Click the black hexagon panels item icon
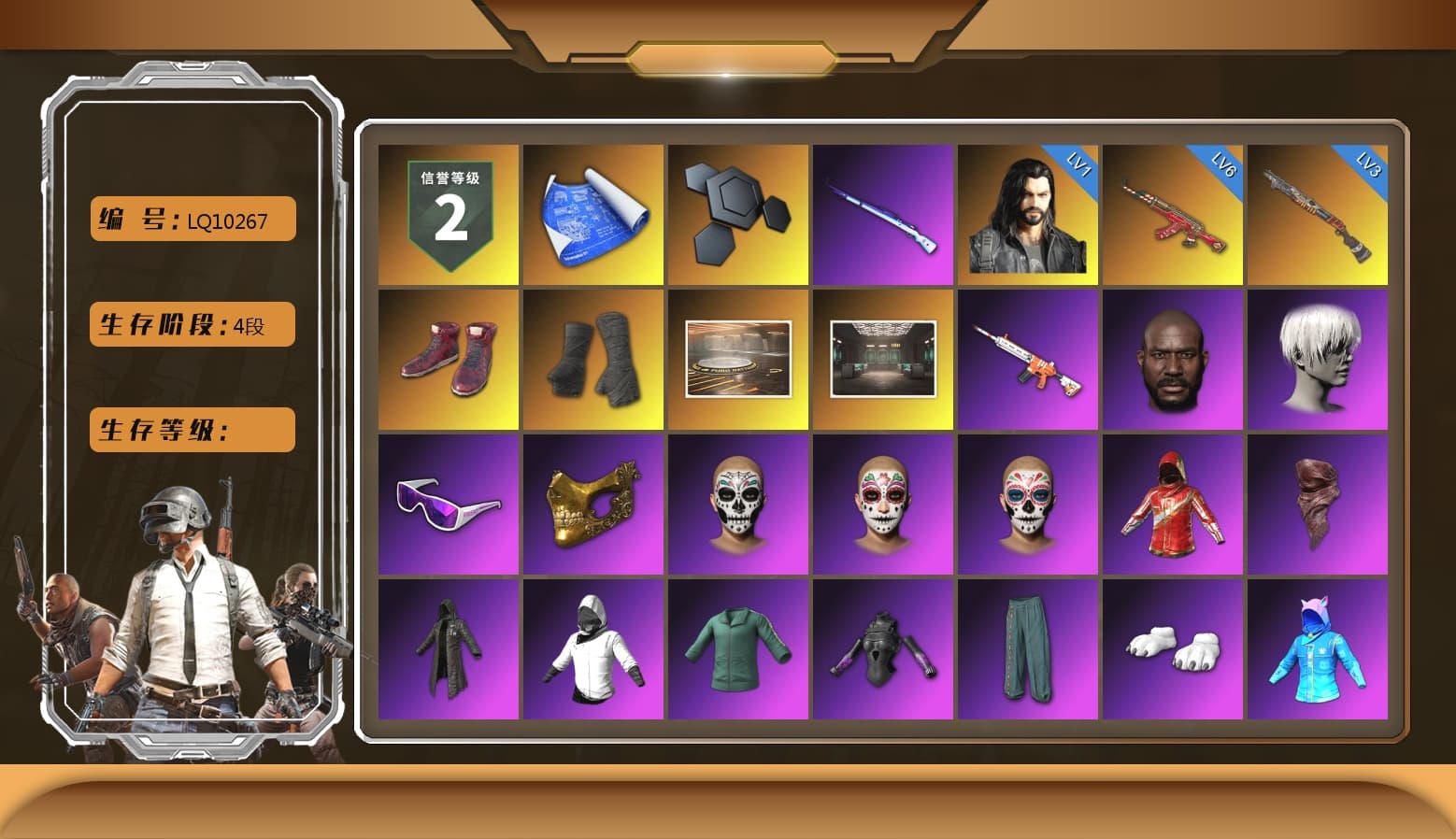 (x=737, y=212)
